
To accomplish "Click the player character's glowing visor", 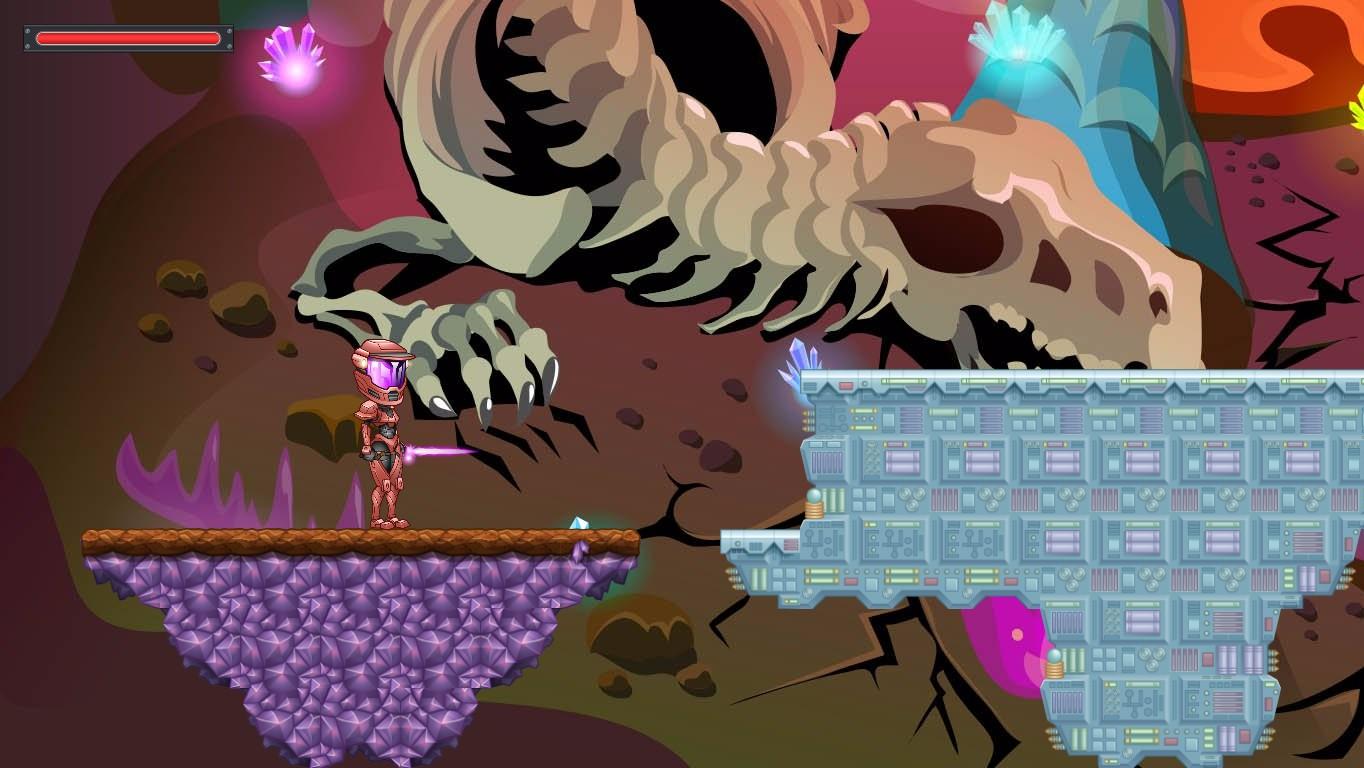I will [x=388, y=370].
